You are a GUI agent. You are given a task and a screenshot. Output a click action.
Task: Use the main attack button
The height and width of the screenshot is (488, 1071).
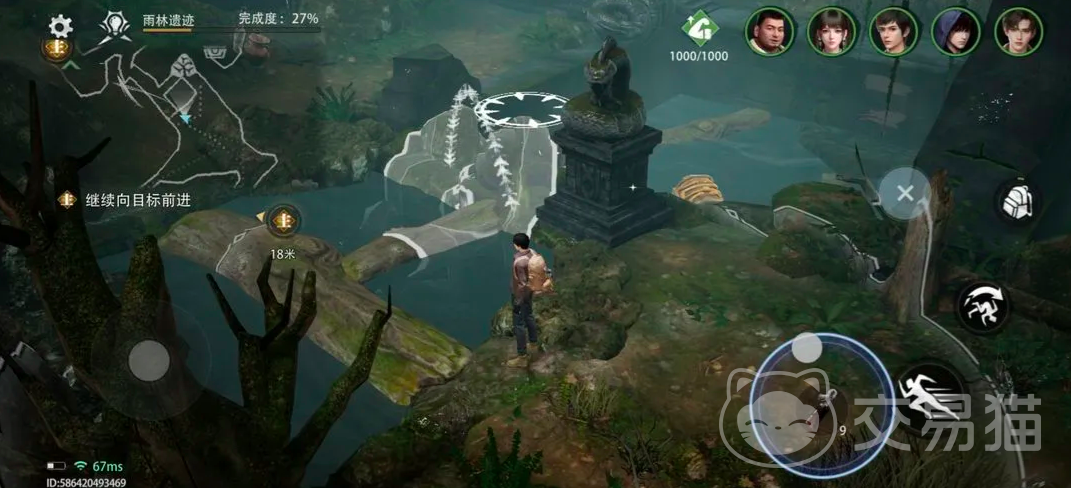coord(813,397)
